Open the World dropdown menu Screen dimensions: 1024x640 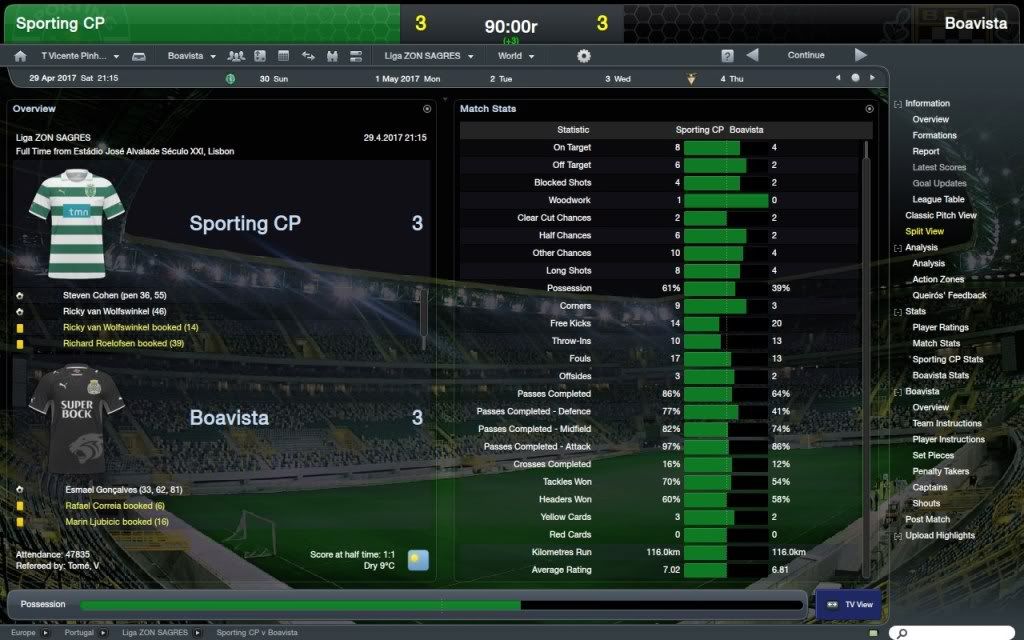pyautogui.click(x=516, y=56)
